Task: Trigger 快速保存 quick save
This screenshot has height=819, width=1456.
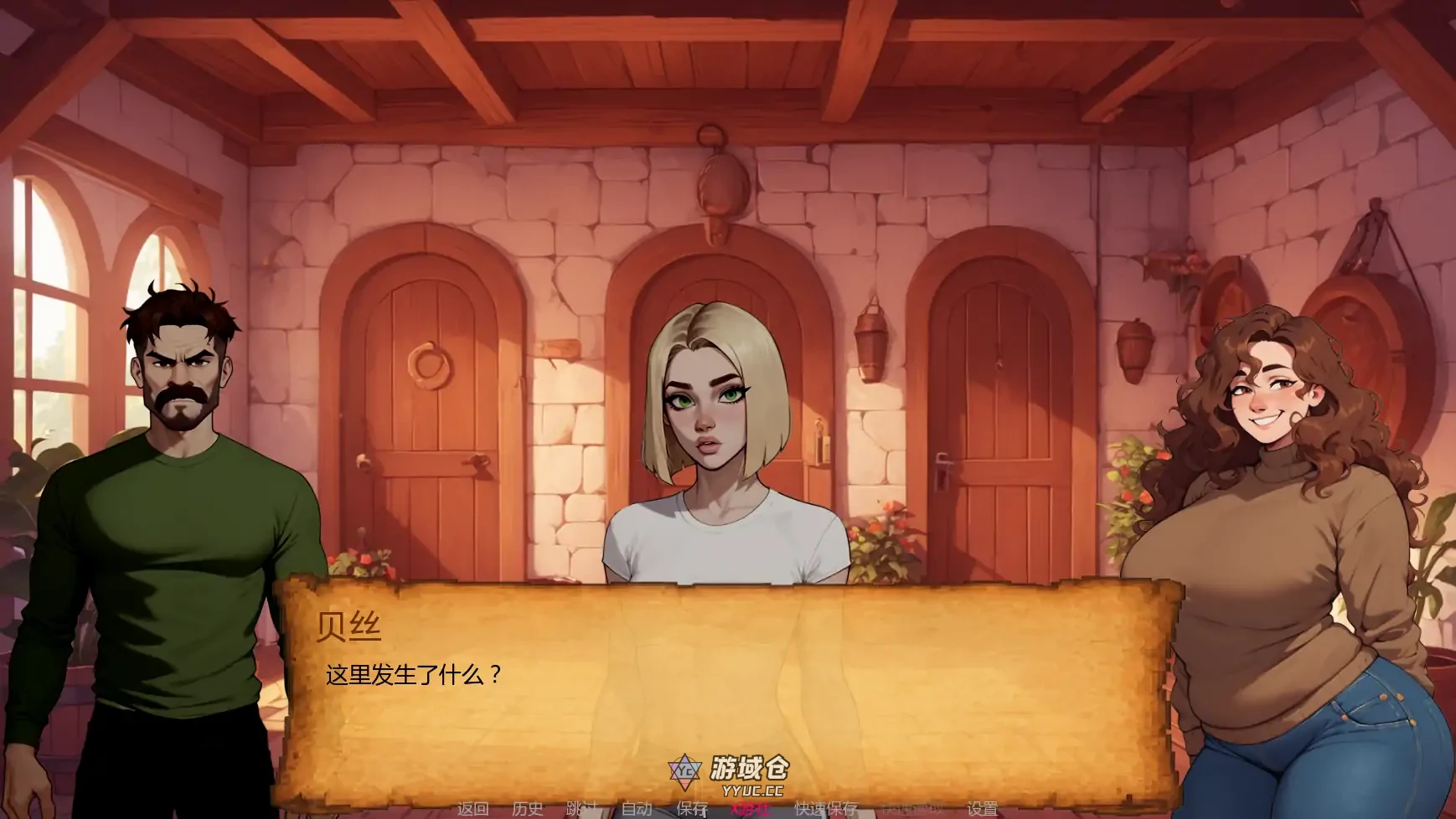Action: [823, 809]
